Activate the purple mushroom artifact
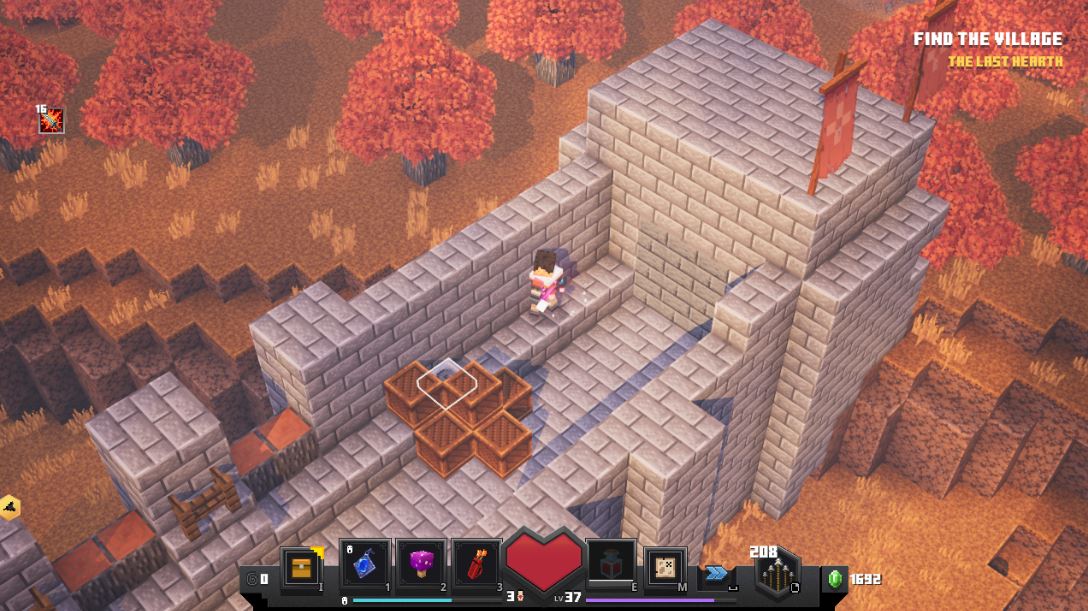 click(420, 565)
